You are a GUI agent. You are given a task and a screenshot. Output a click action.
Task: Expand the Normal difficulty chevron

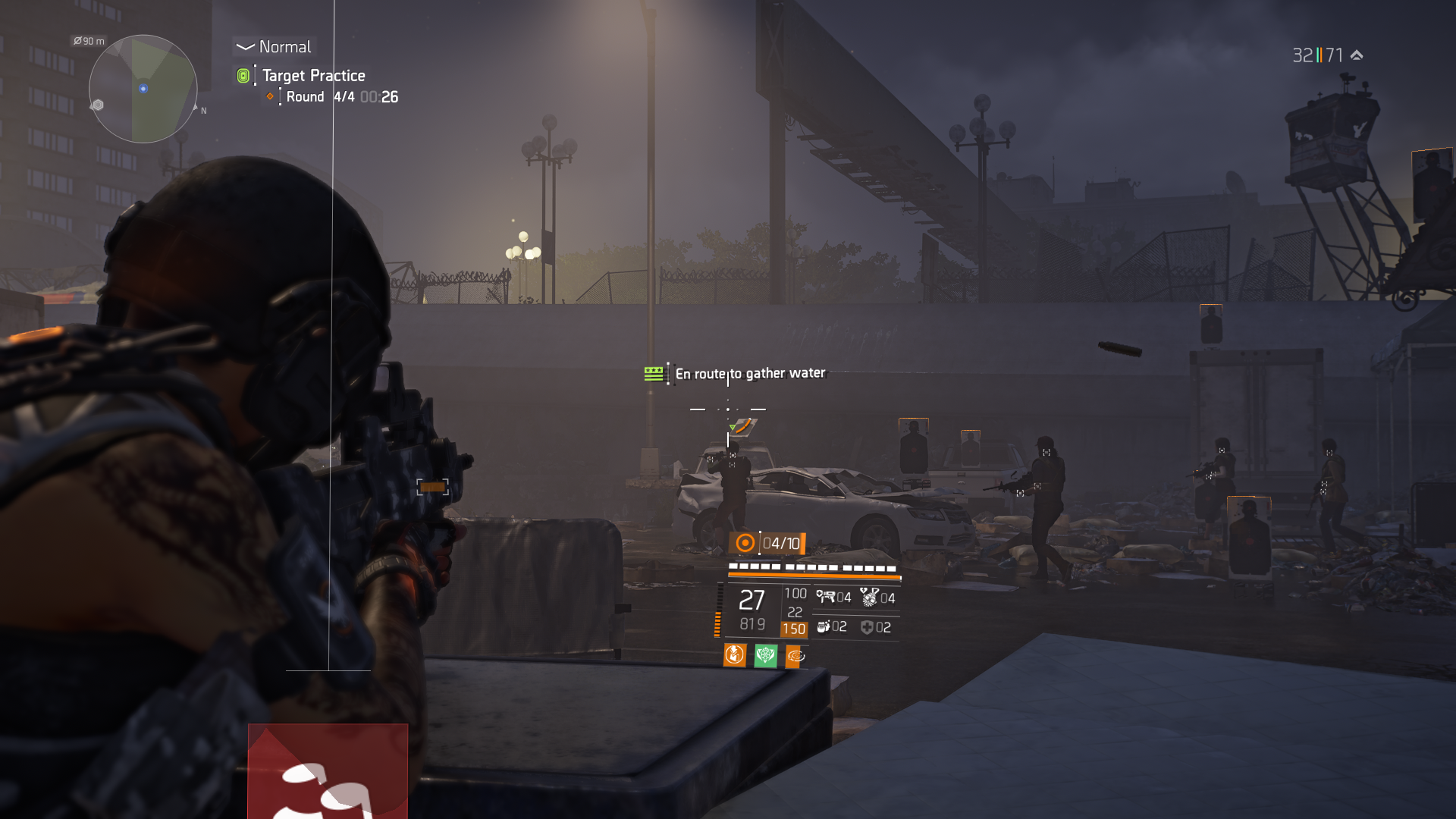244,46
